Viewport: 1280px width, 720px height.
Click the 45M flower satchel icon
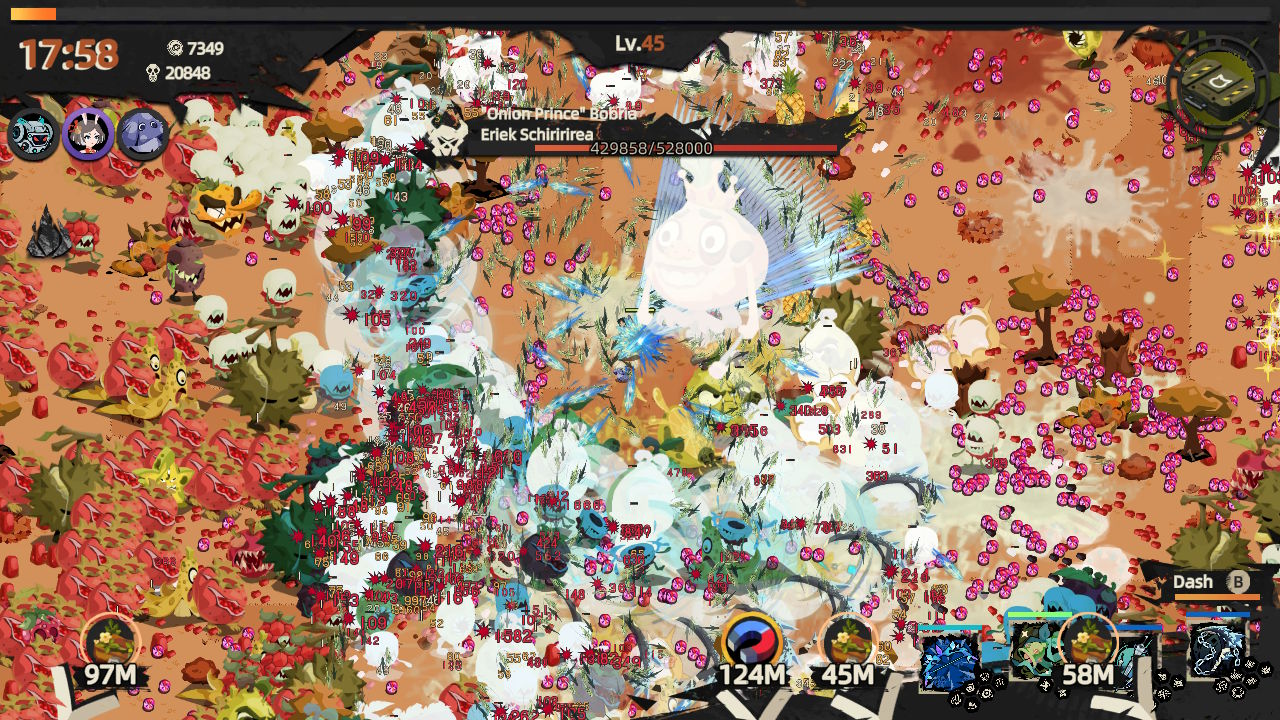pos(846,637)
